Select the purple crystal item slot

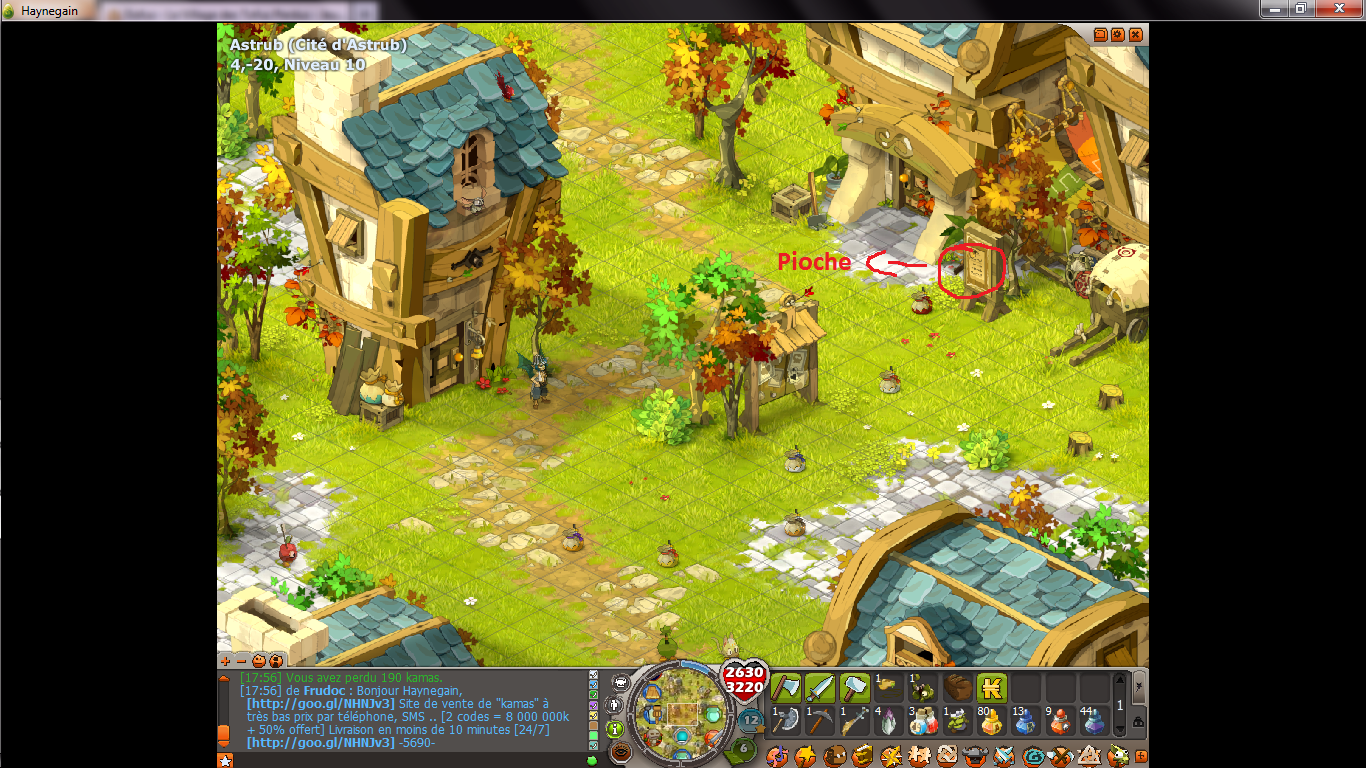[889, 721]
